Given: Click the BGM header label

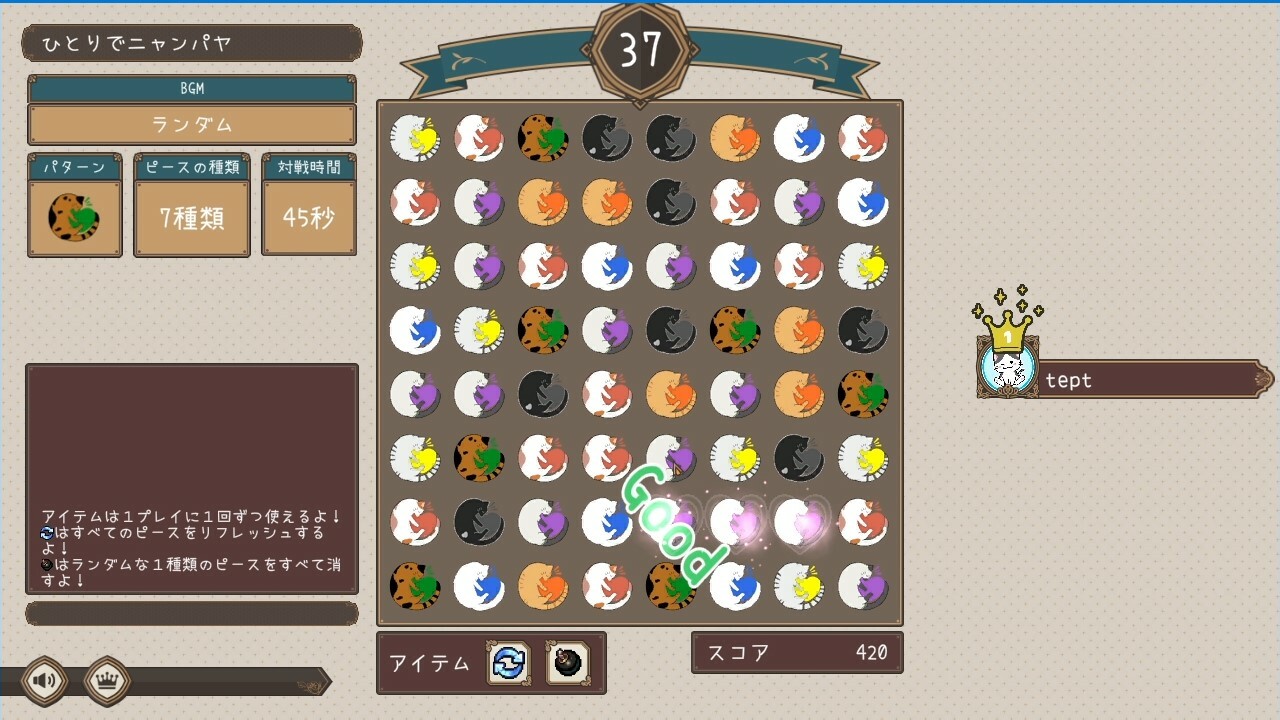Looking at the screenshot, I should click(190, 89).
